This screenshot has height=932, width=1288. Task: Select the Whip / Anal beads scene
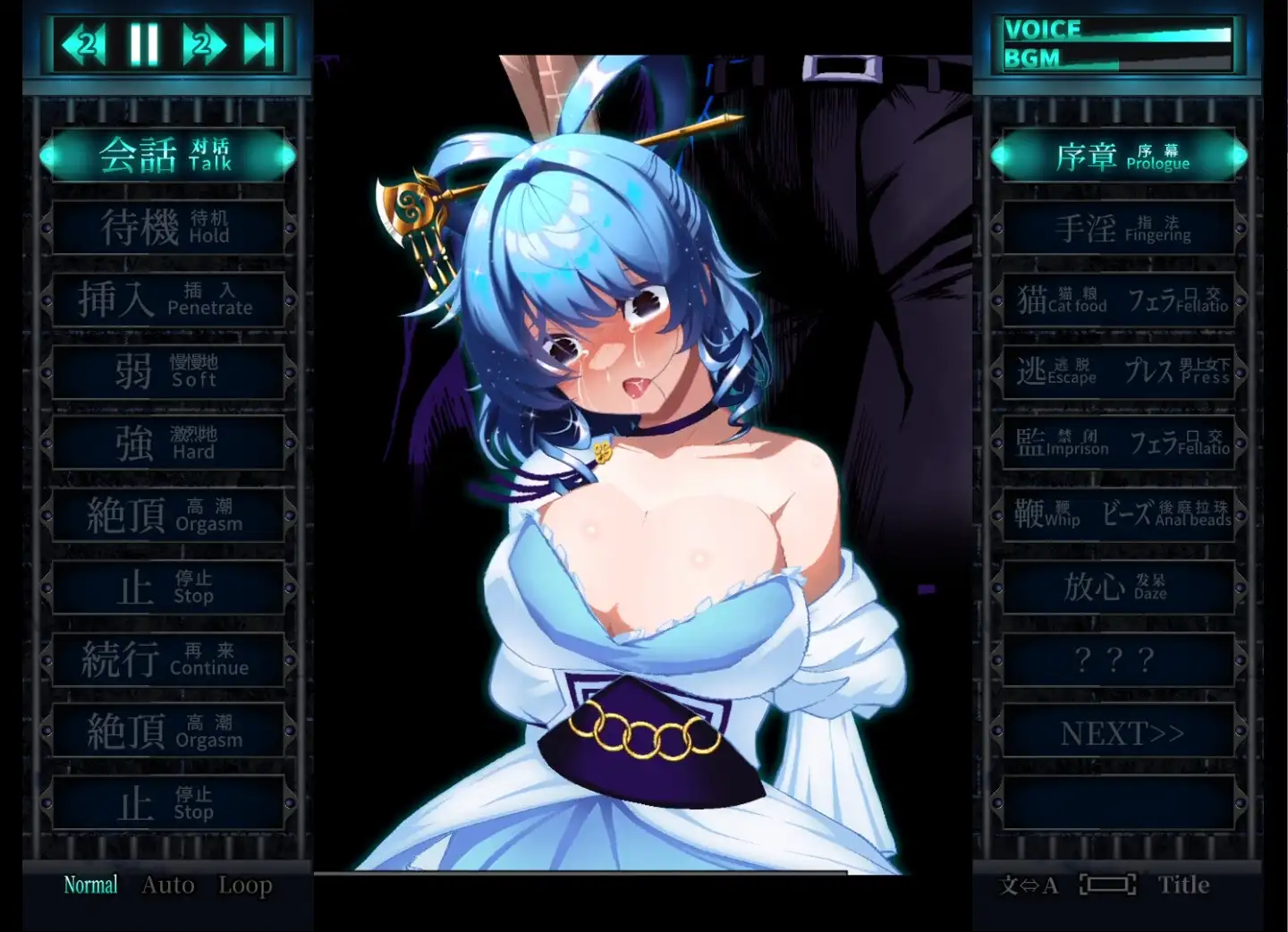(x=1118, y=514)
